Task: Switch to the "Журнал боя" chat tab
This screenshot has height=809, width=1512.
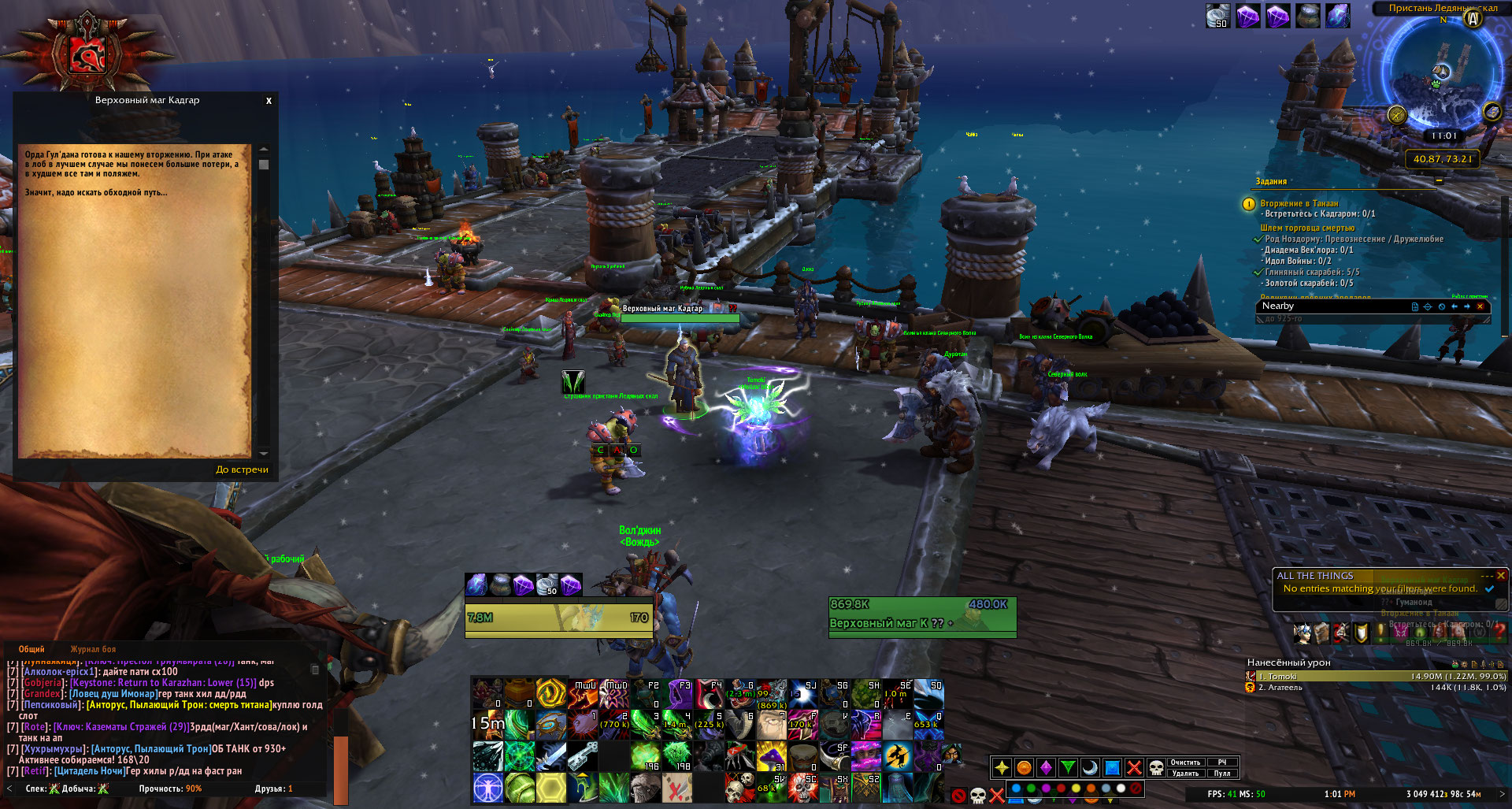Action: pyautogui.click(x=93, y=649)
